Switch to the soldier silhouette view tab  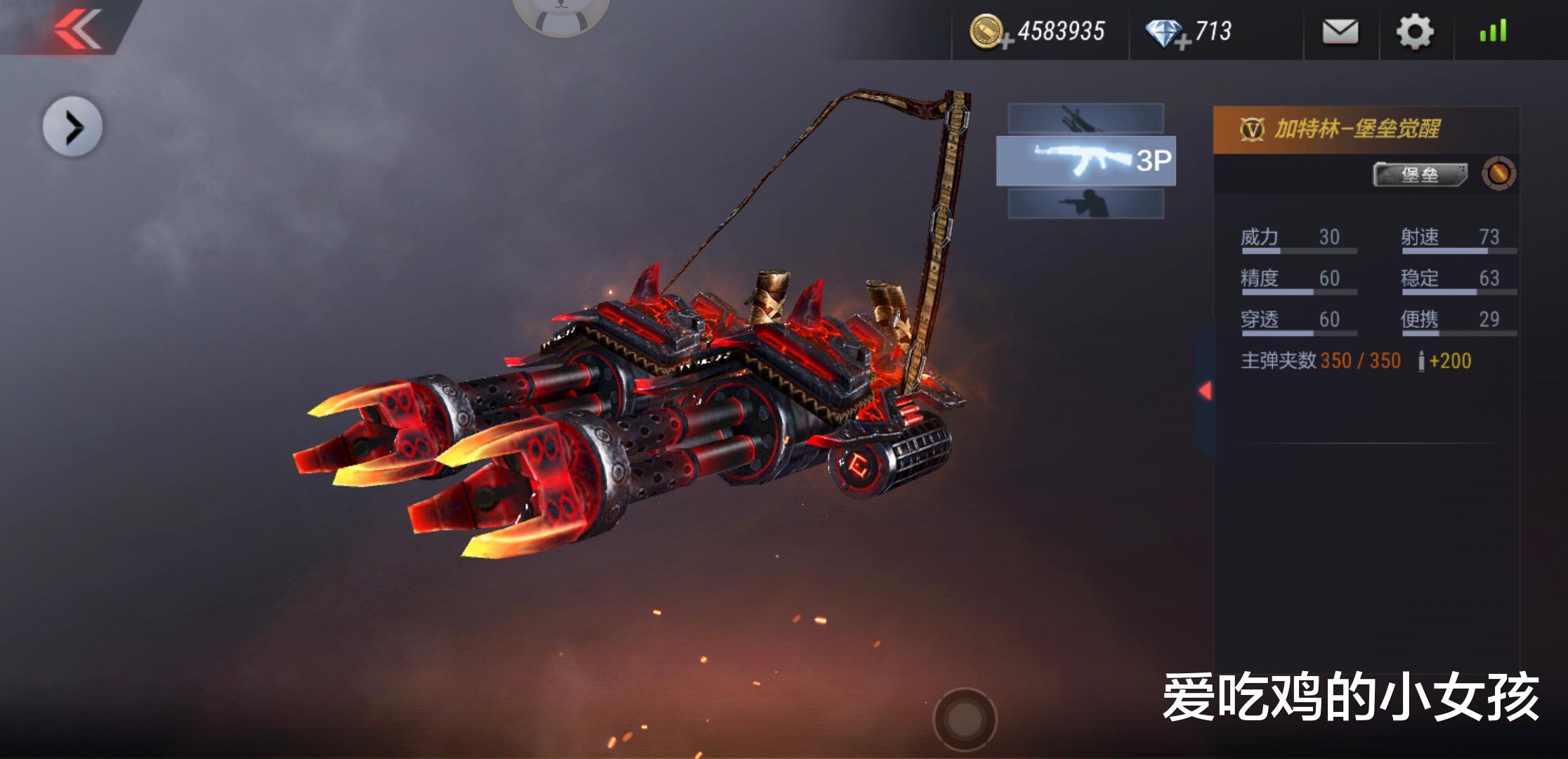[x=1085, y=204]
